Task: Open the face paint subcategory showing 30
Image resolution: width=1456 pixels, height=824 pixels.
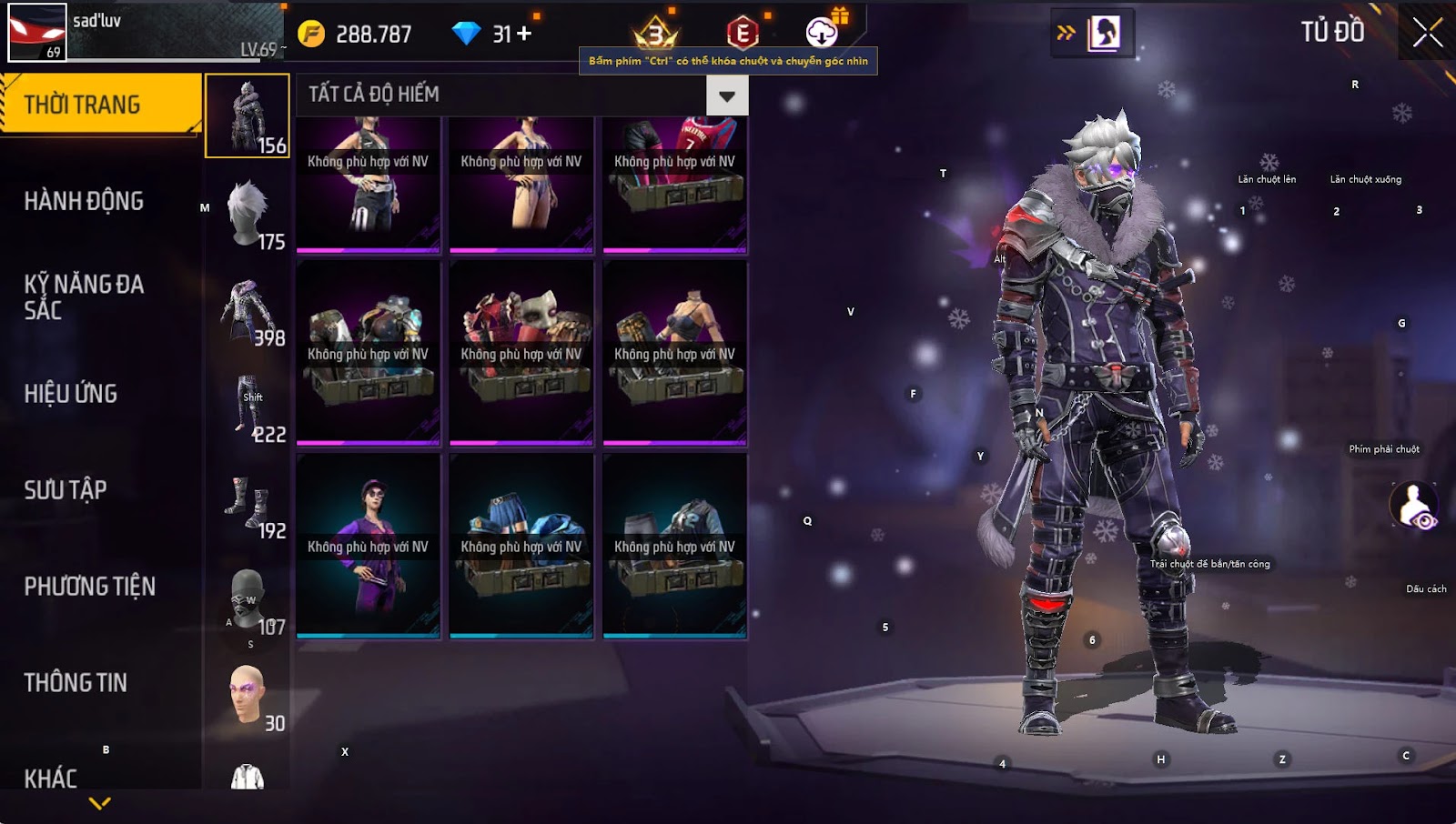Action: (248, 695)
